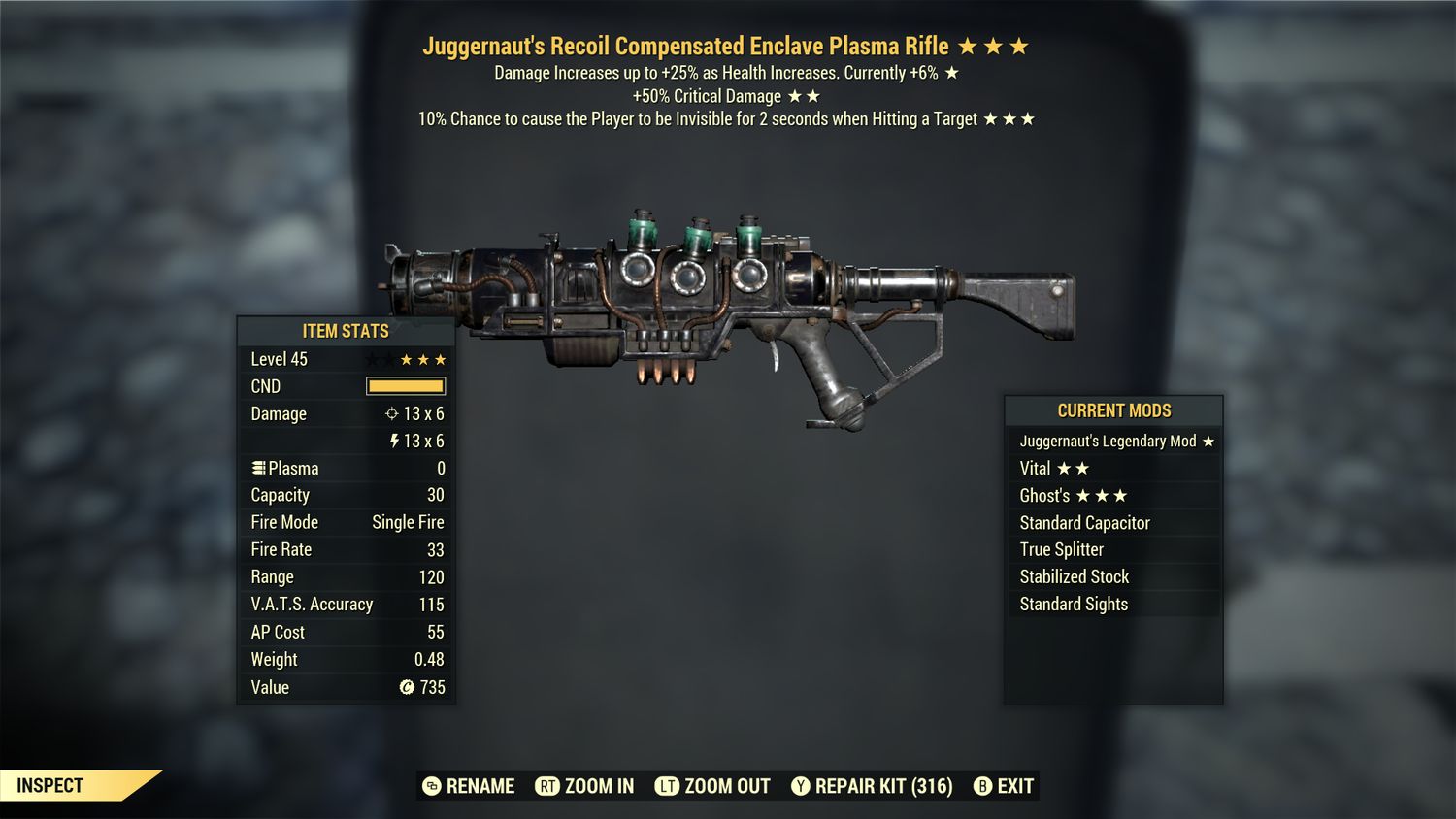Click the RT button icon for Zoom In

click(548, 786)
